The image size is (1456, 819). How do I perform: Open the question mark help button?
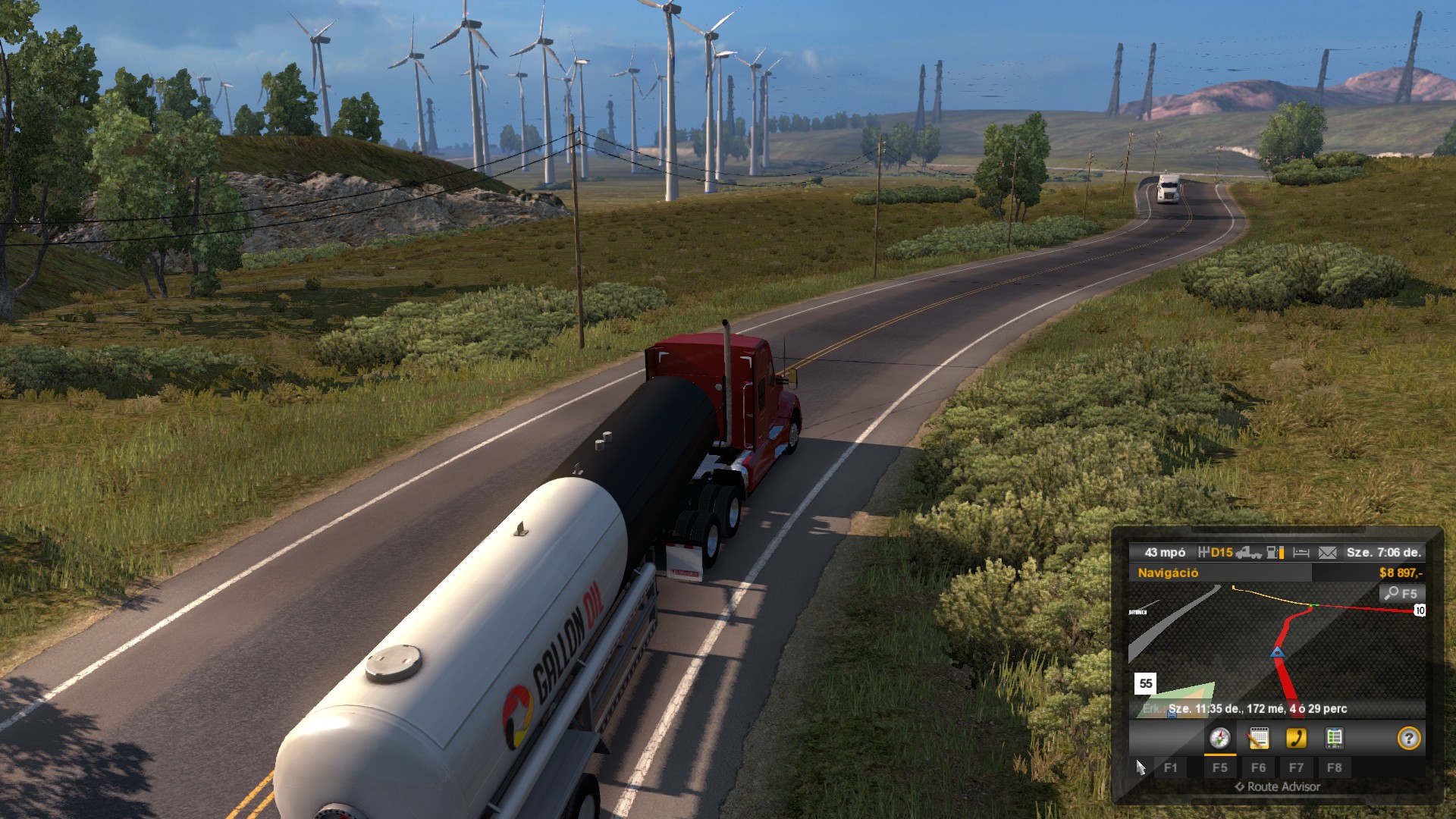tap(1408, 738)
